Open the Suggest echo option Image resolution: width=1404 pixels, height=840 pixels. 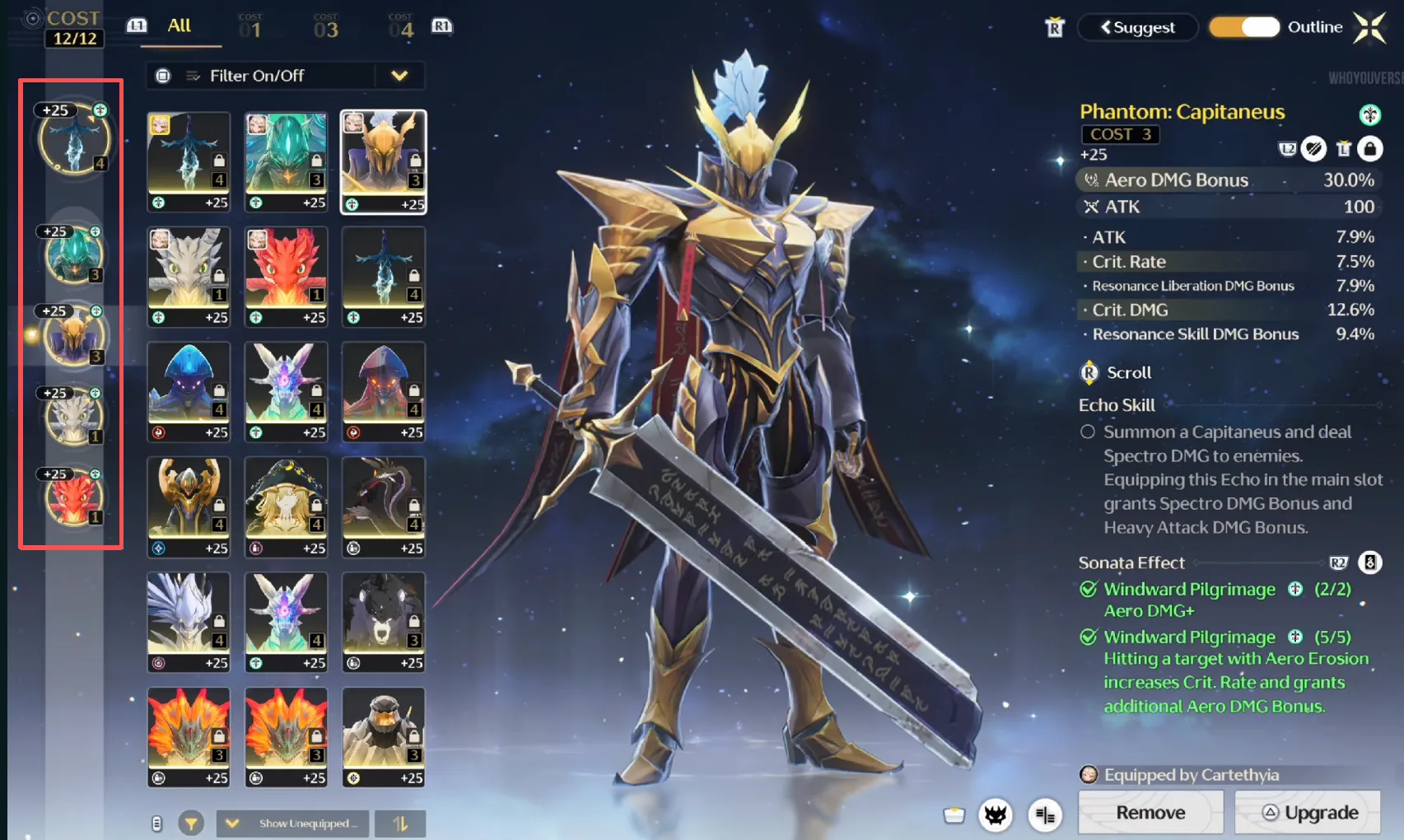click(1137, 27)
